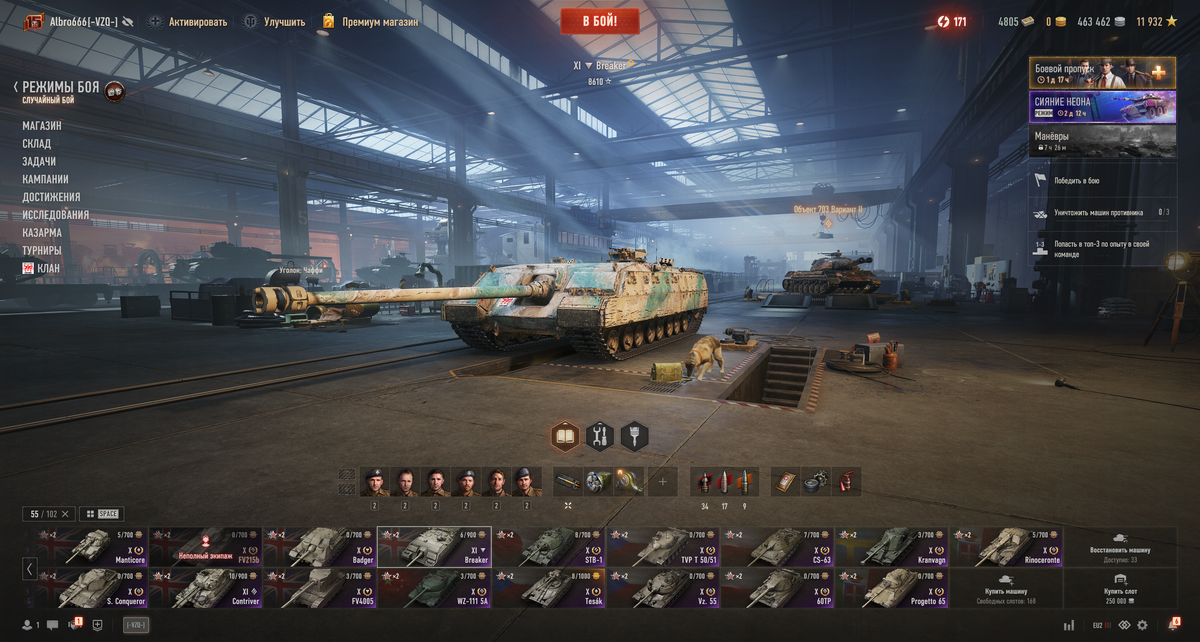
Task: Open the КЛАН menu entry
Action: [x=41, y=269]
